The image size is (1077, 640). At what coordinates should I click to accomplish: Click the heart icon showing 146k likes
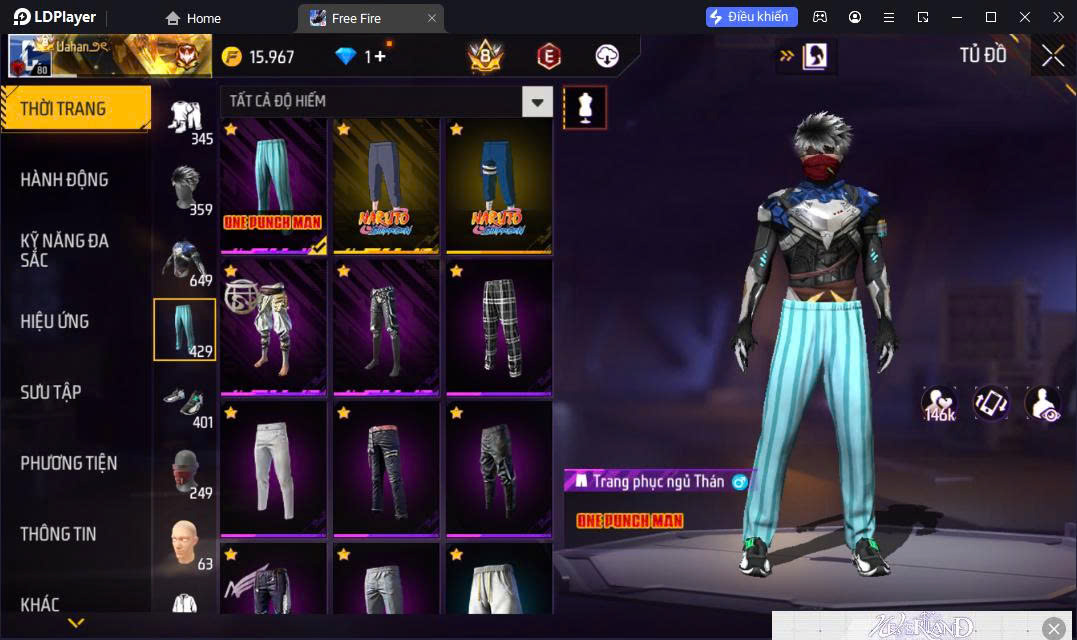pos(940,403)
